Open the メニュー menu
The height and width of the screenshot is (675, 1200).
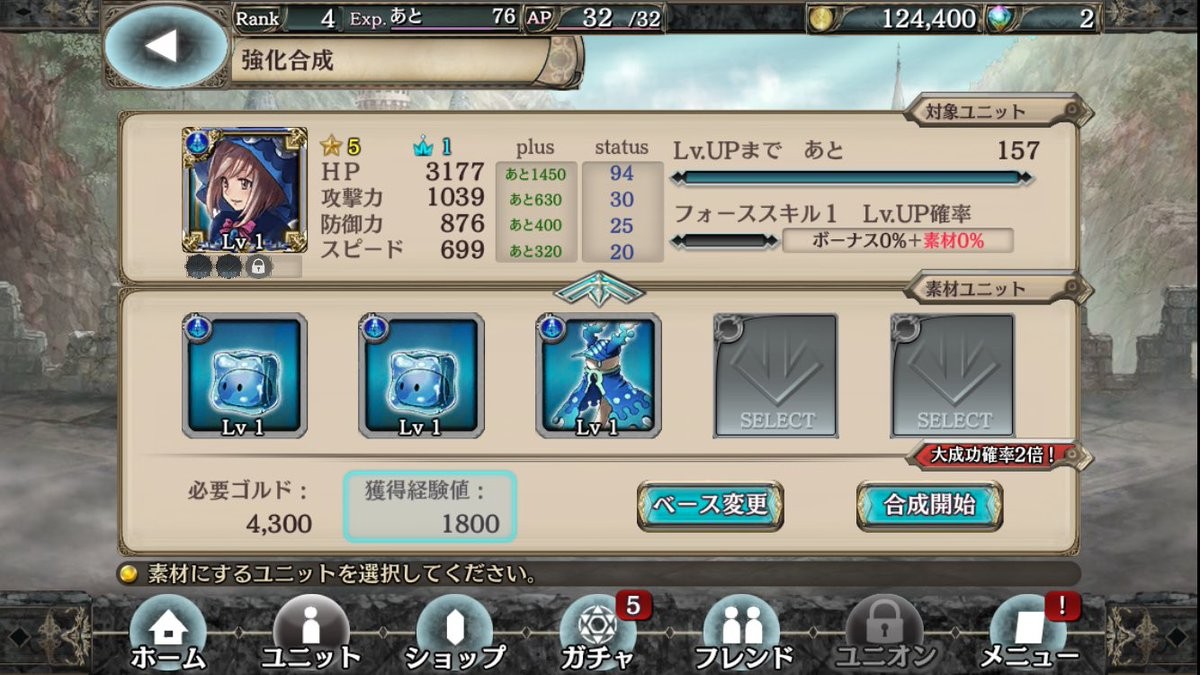click(x=1028, y=634)
